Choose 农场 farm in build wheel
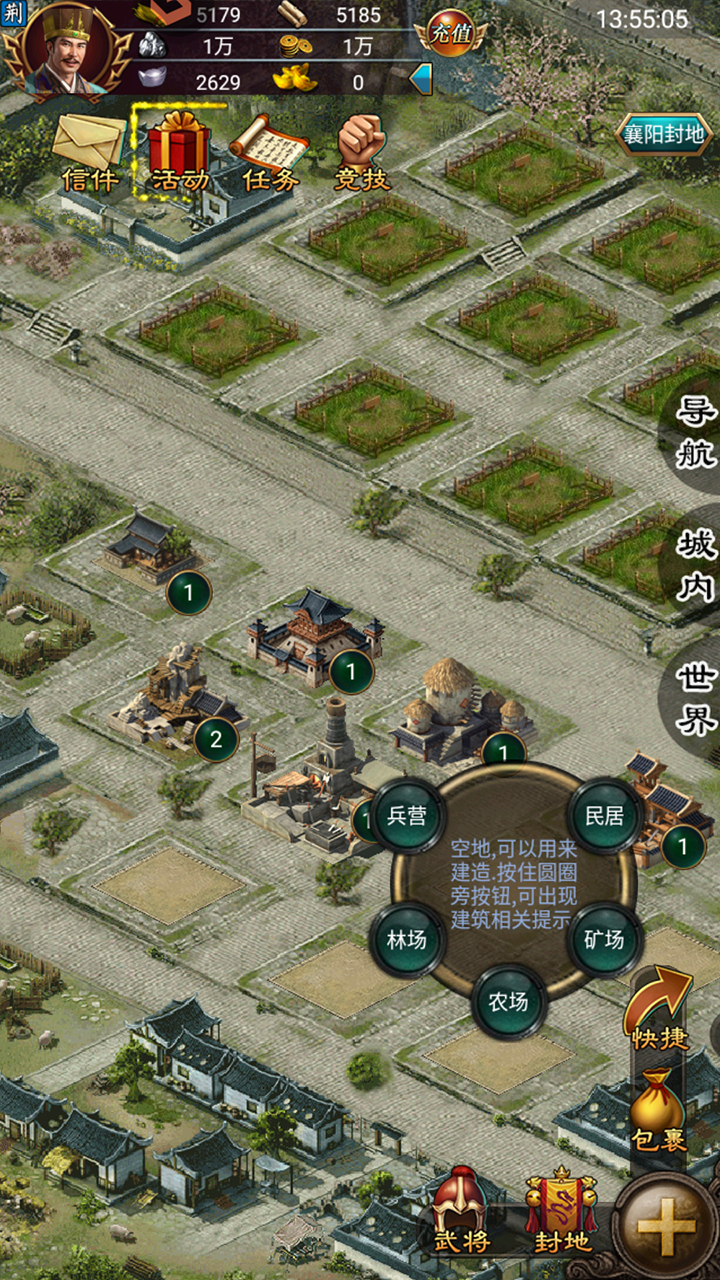 tap(508, 1001)
